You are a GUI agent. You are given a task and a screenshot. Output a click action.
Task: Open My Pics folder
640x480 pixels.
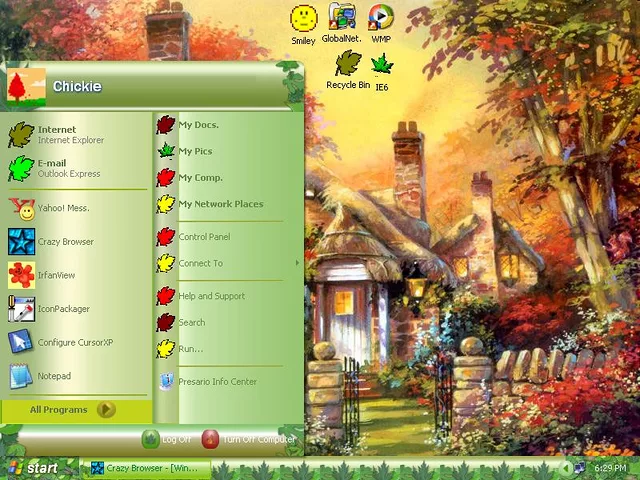pyautogui.click(x=195, y=151)
